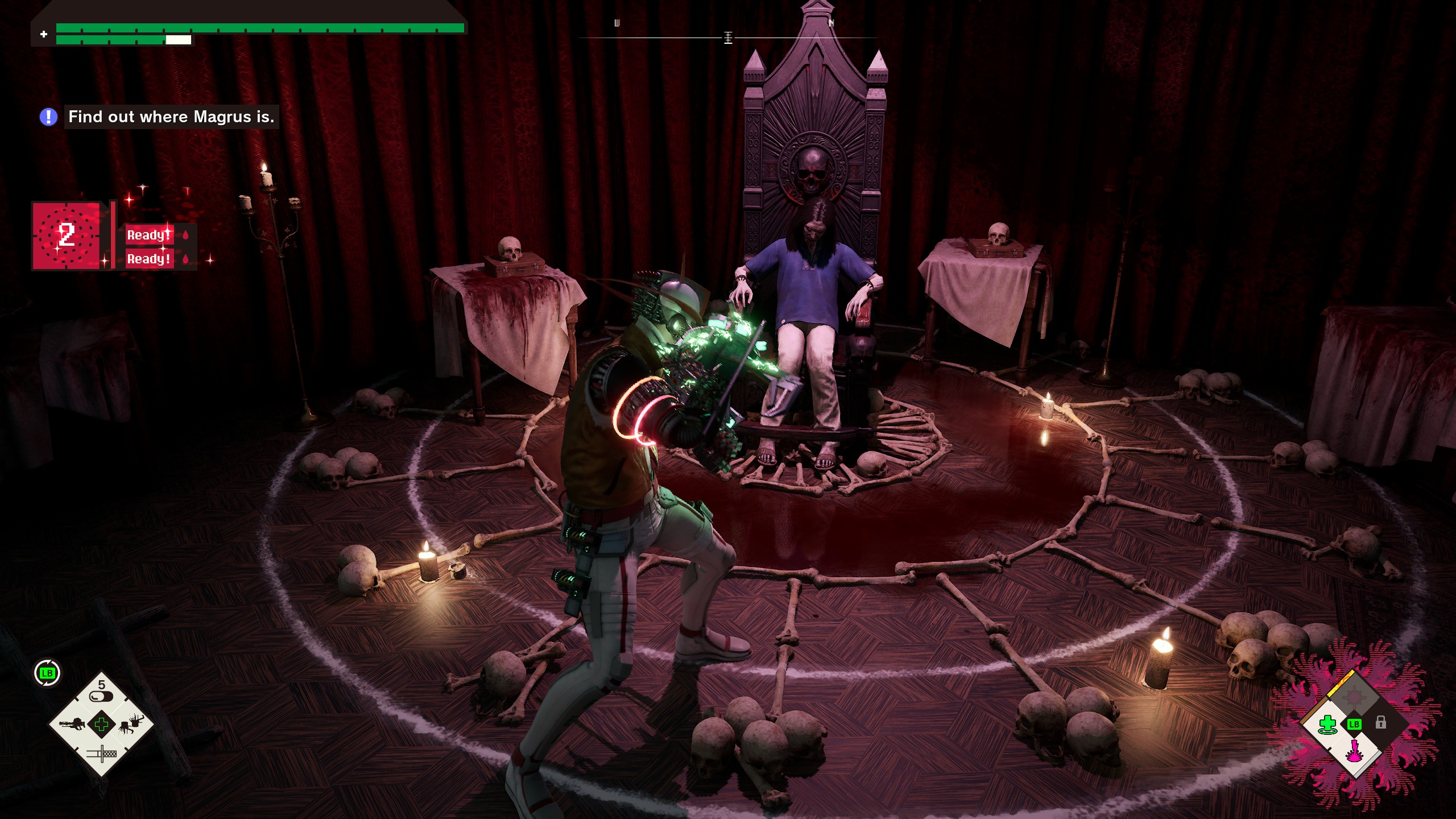Click the green cross center diamond
Viewport: 1456px width, 819px height.
[101, 724]
